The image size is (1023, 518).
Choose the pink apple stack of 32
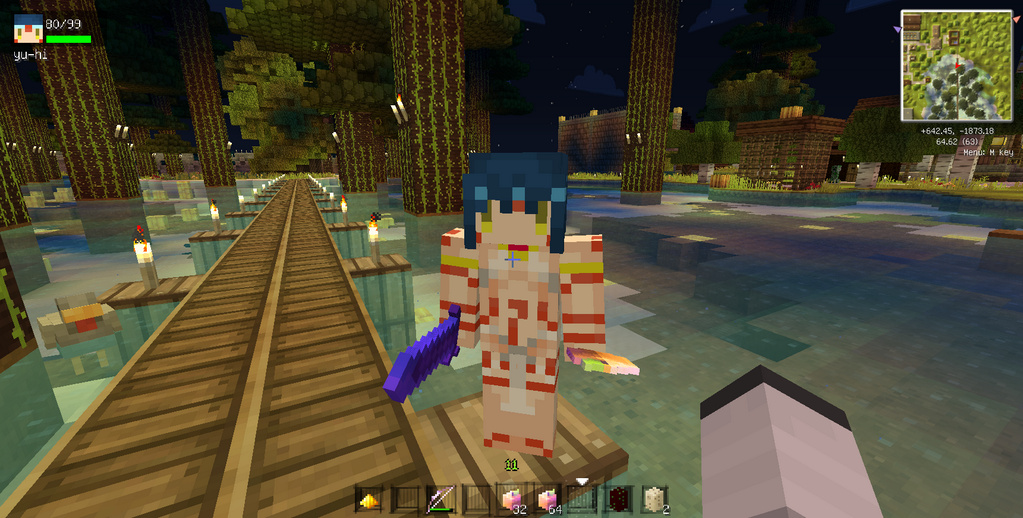click(x=512, y=499)
